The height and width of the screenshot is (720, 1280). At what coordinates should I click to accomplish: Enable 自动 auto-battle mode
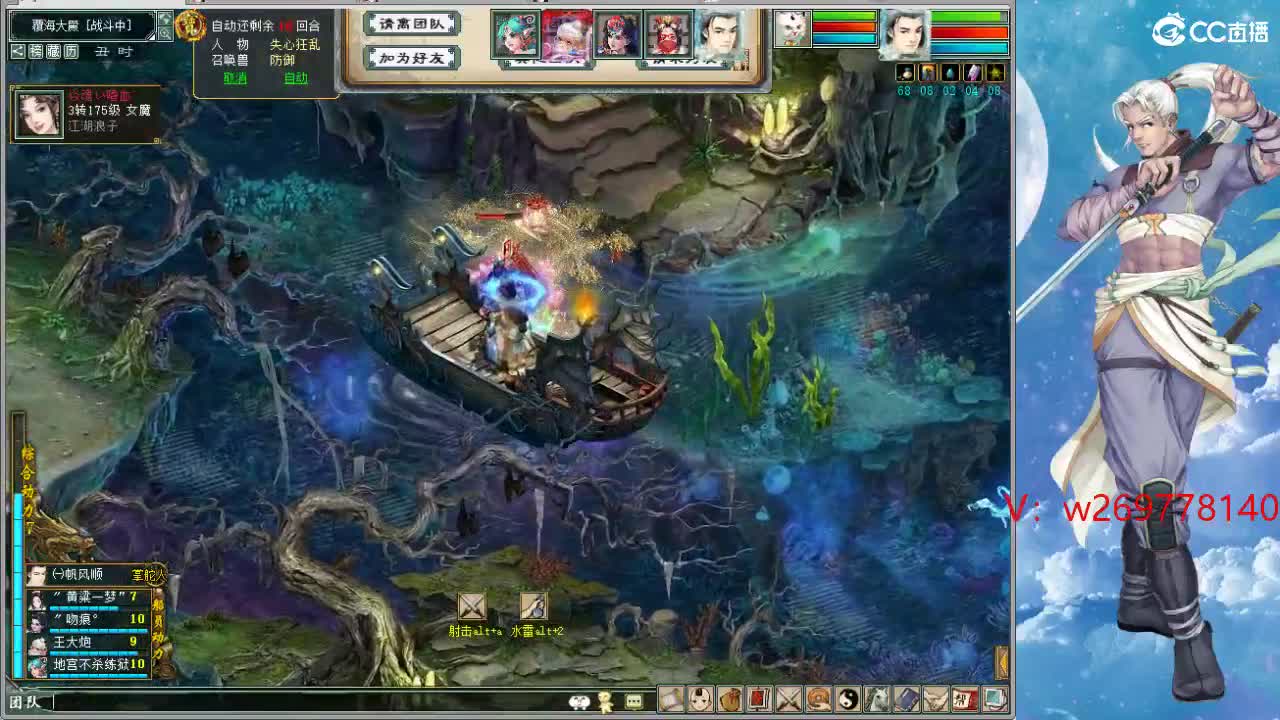coord(296,77)
